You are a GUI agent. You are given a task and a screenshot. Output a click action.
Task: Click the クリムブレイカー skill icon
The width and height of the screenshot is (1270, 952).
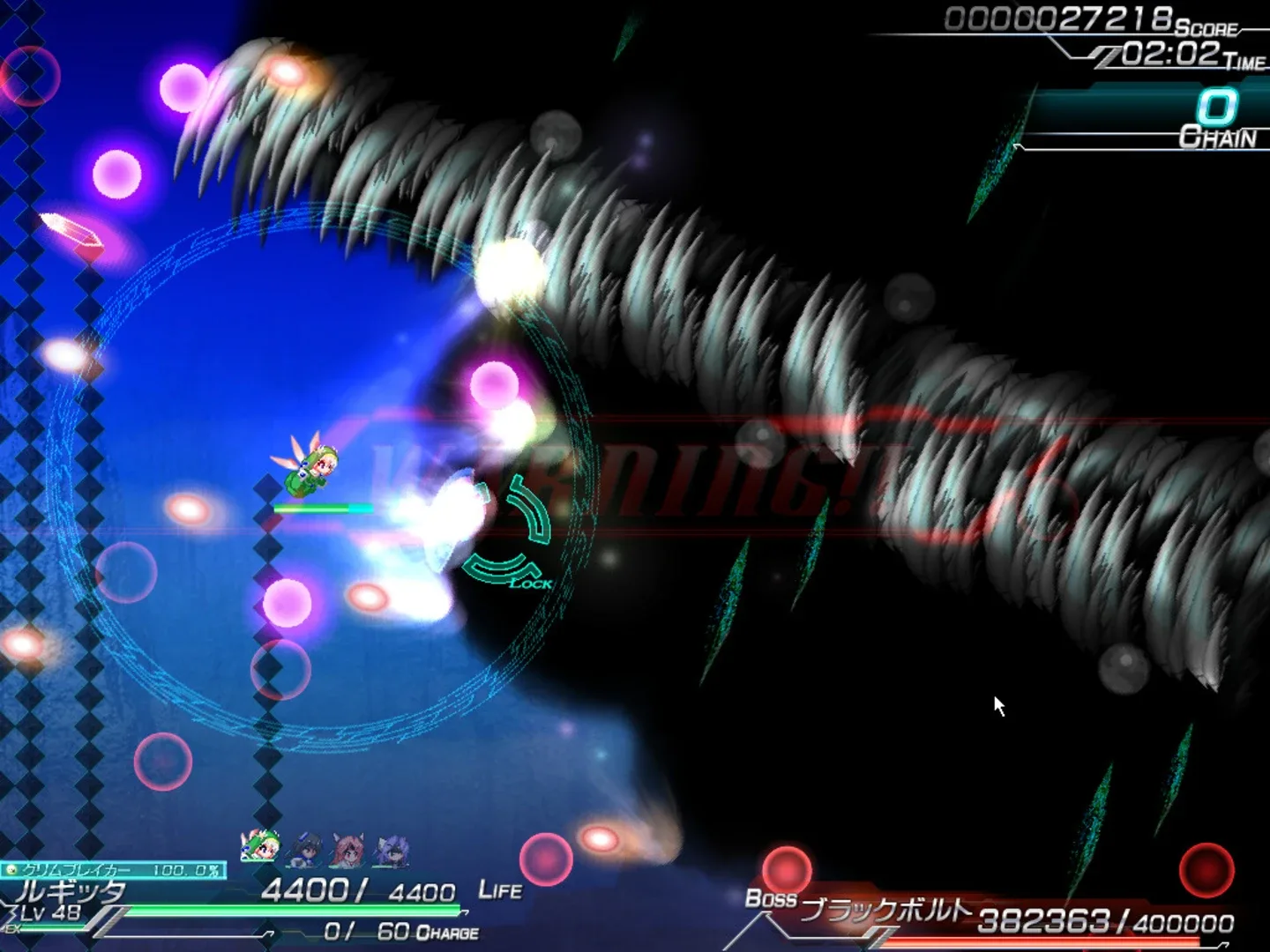(x=11, y=870)
